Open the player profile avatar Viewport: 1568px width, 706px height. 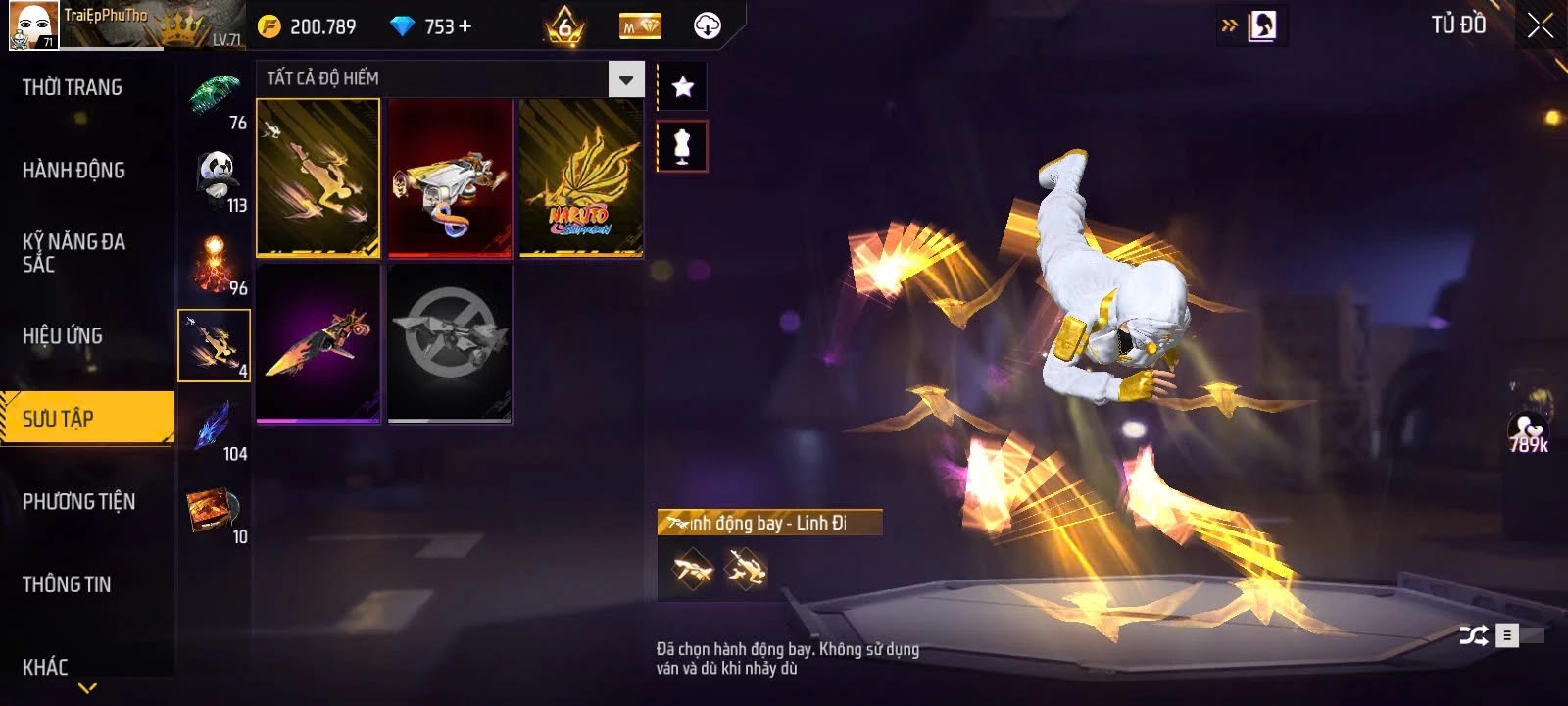(x=33, y=25)
